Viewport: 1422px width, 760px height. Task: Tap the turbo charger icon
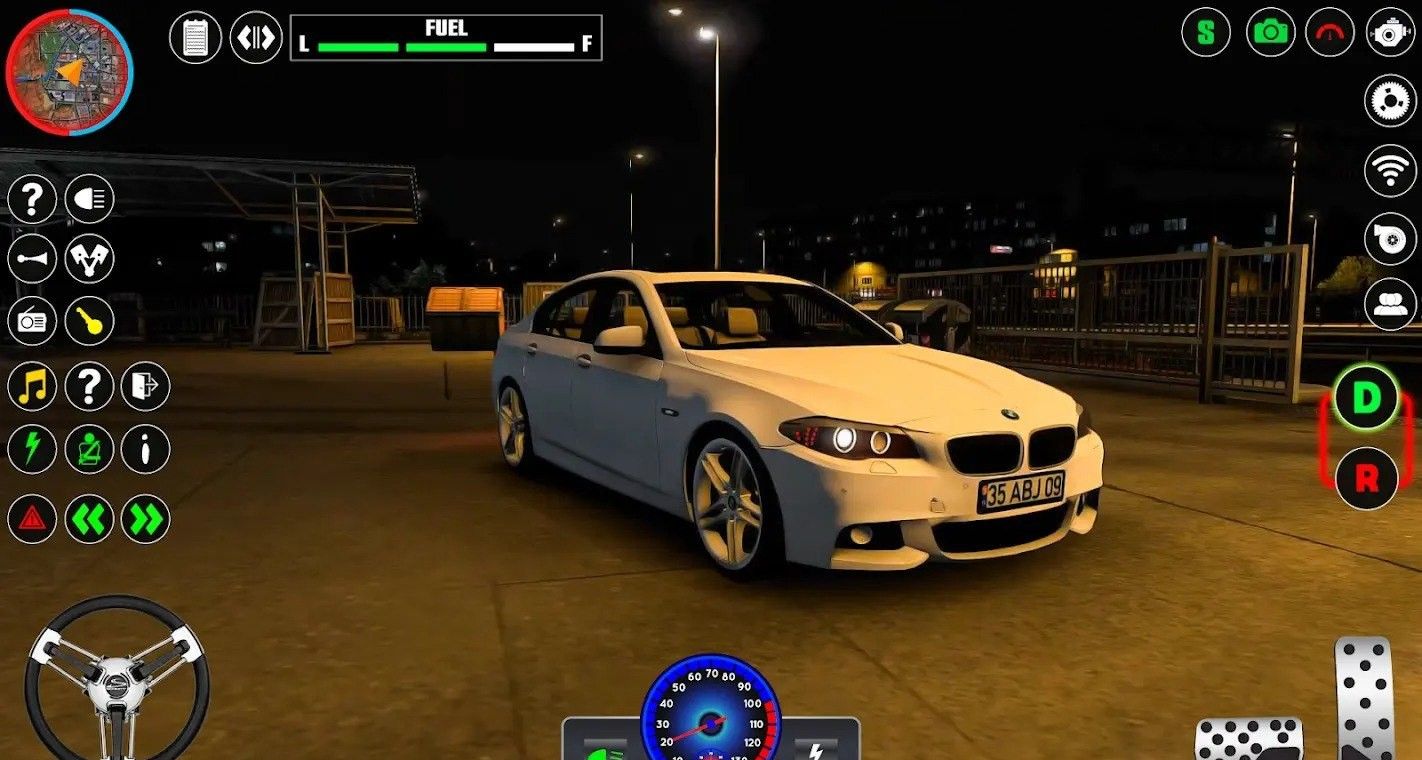point(1390,238)
